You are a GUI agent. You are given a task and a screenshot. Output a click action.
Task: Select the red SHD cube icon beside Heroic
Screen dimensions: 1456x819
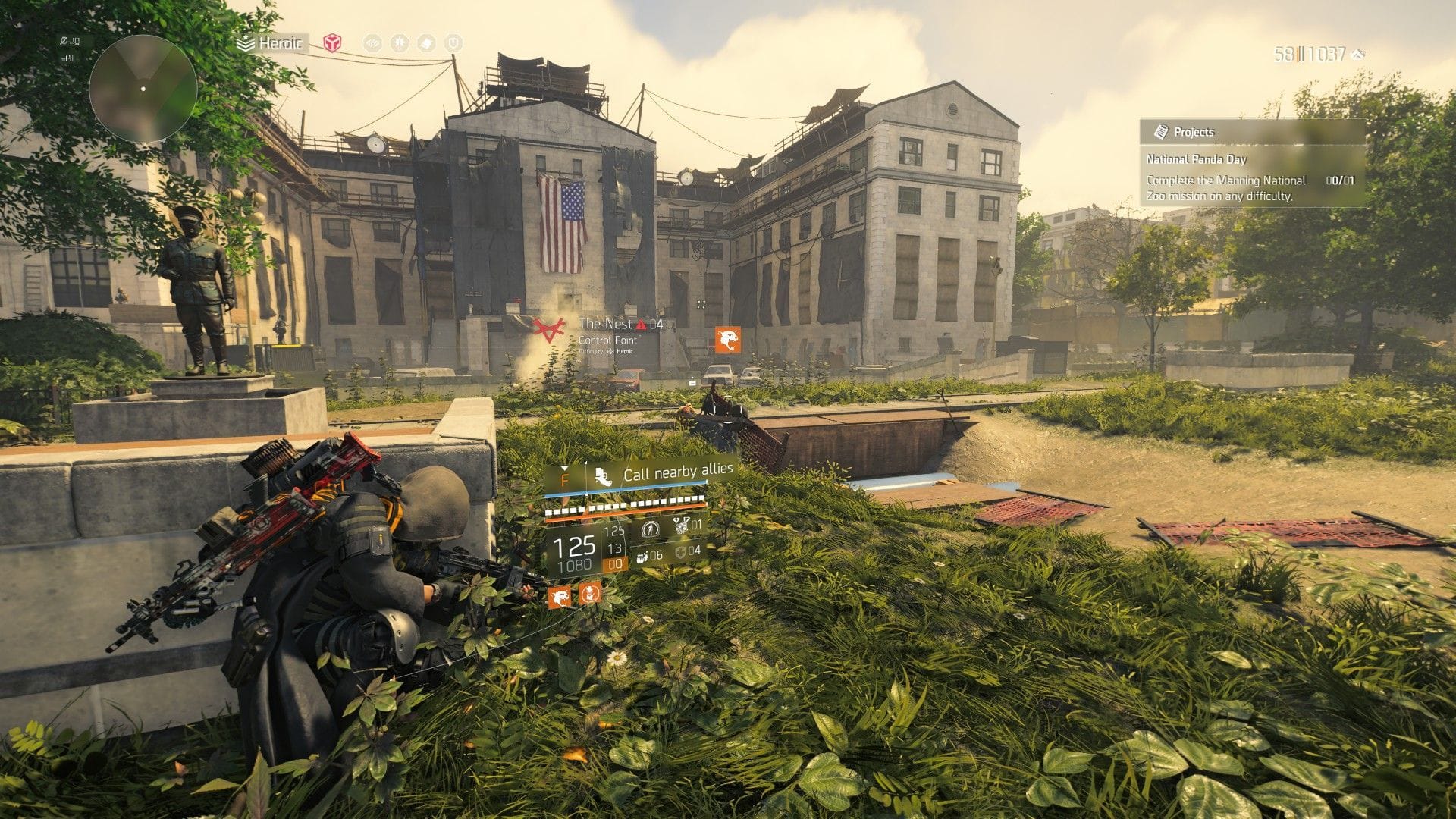coord(331,42)
